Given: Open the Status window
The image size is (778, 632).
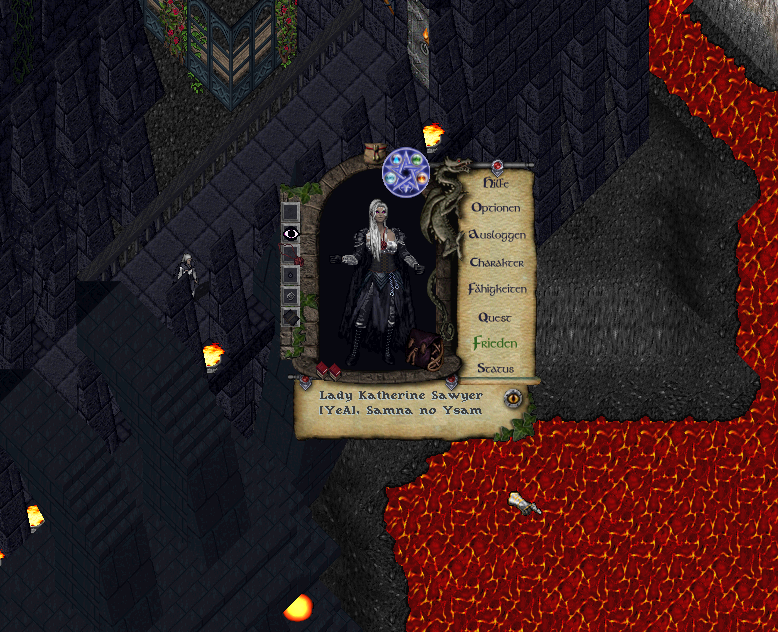Looking at the screenshot, I should tap(495, 368).
